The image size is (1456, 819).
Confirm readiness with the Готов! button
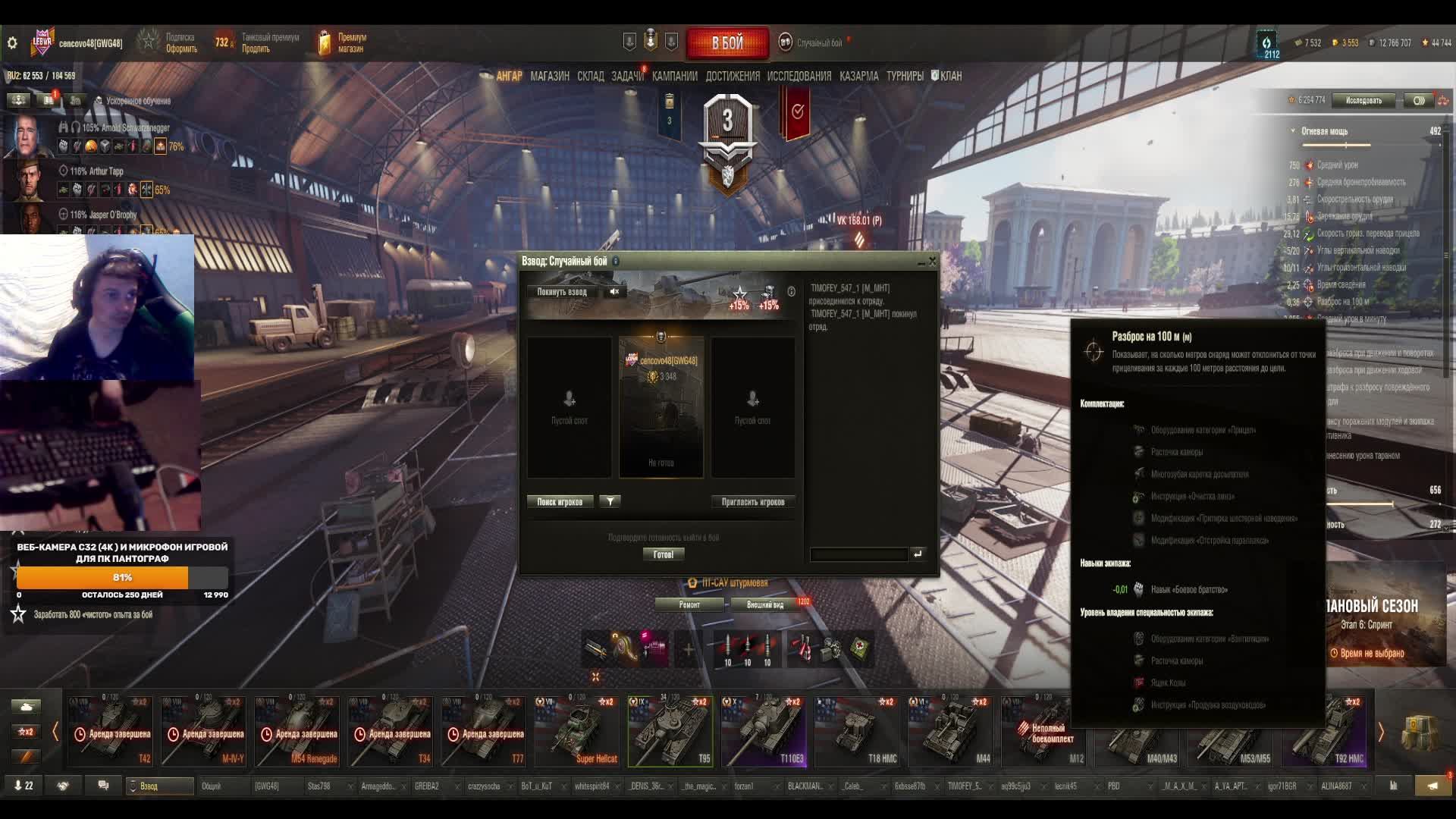coord(663,554)
